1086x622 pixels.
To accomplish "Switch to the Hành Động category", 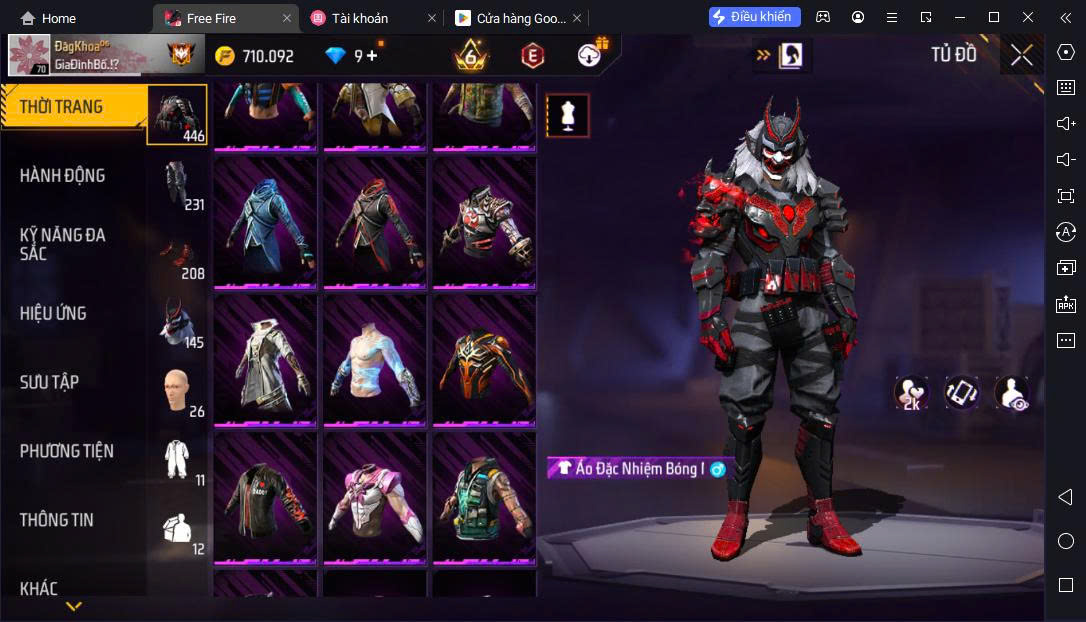I will click(x=63, y=176).
